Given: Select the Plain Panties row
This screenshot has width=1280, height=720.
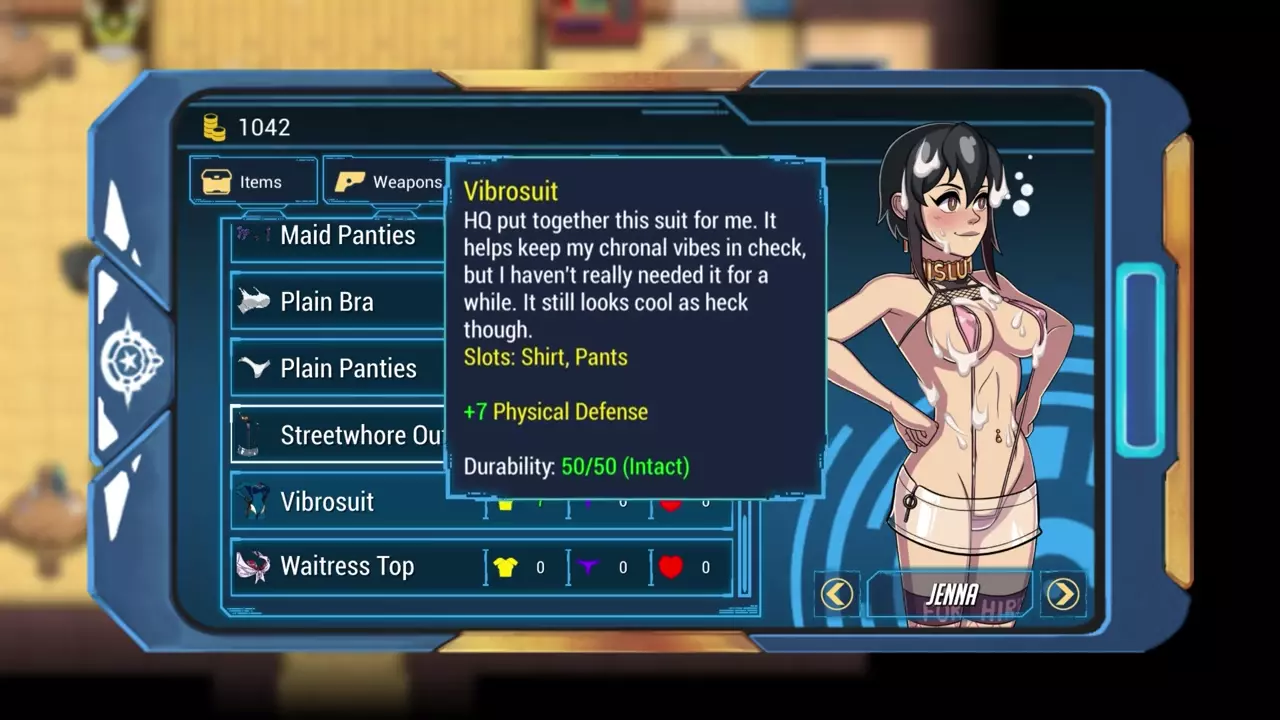Looking at the screenshot, I should point(338,368).
